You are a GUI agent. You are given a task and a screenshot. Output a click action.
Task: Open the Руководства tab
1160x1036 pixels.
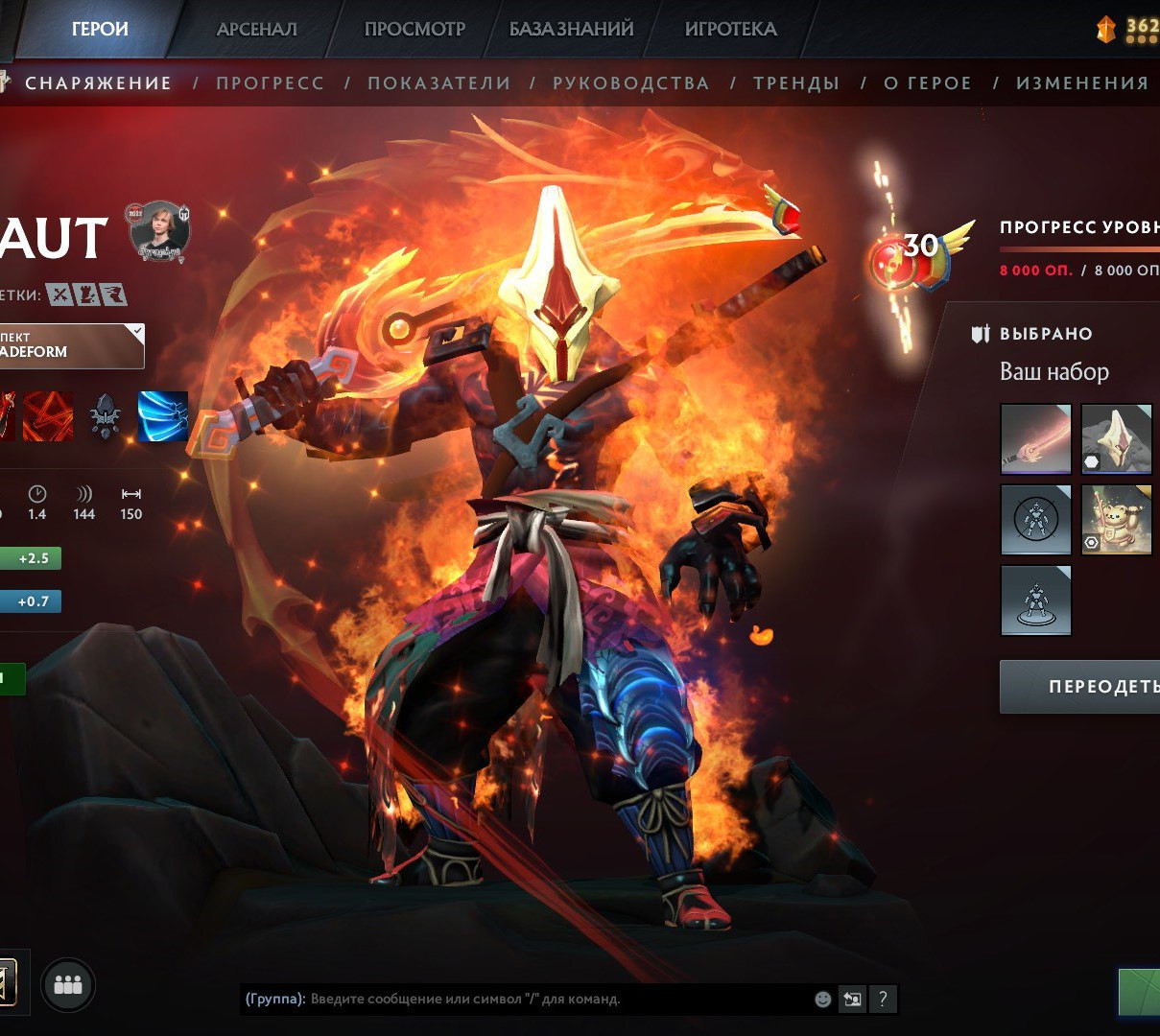coord(630,83)
